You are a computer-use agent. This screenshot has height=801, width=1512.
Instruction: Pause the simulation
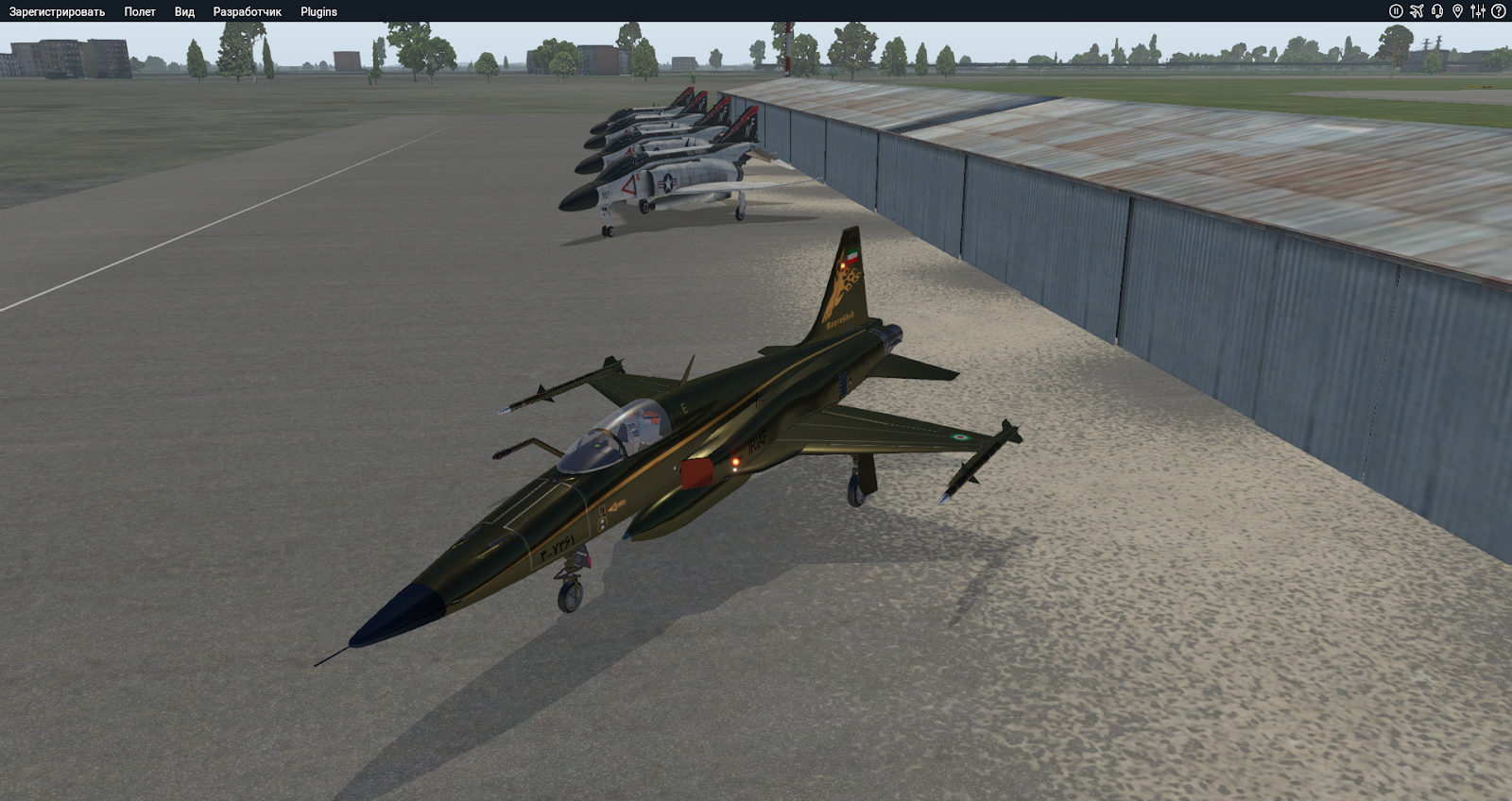click(1397, 10)
